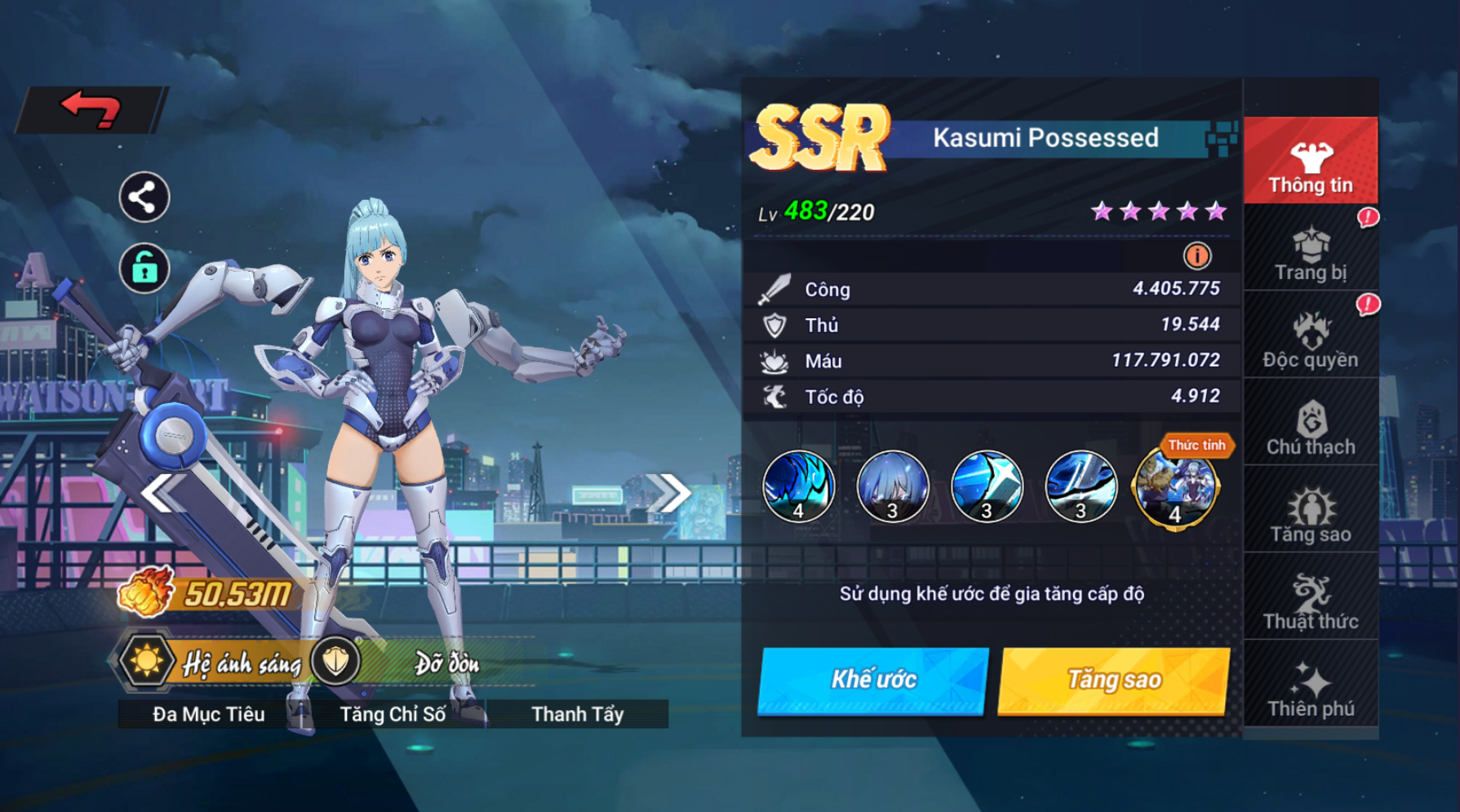
Task: Tap the share icon
Action: click(x=144, y=197)
